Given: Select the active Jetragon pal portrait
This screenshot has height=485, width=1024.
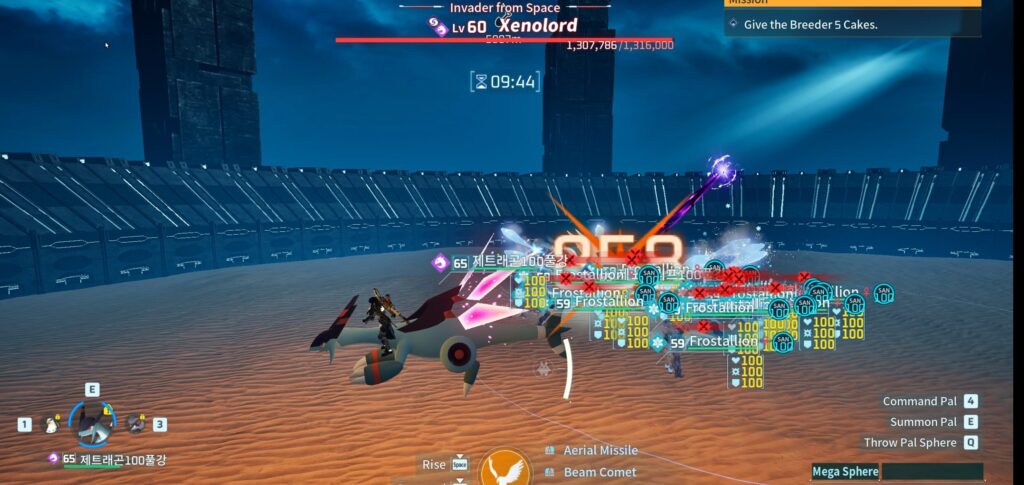Looking at the screenshot, I should point(92,424).
